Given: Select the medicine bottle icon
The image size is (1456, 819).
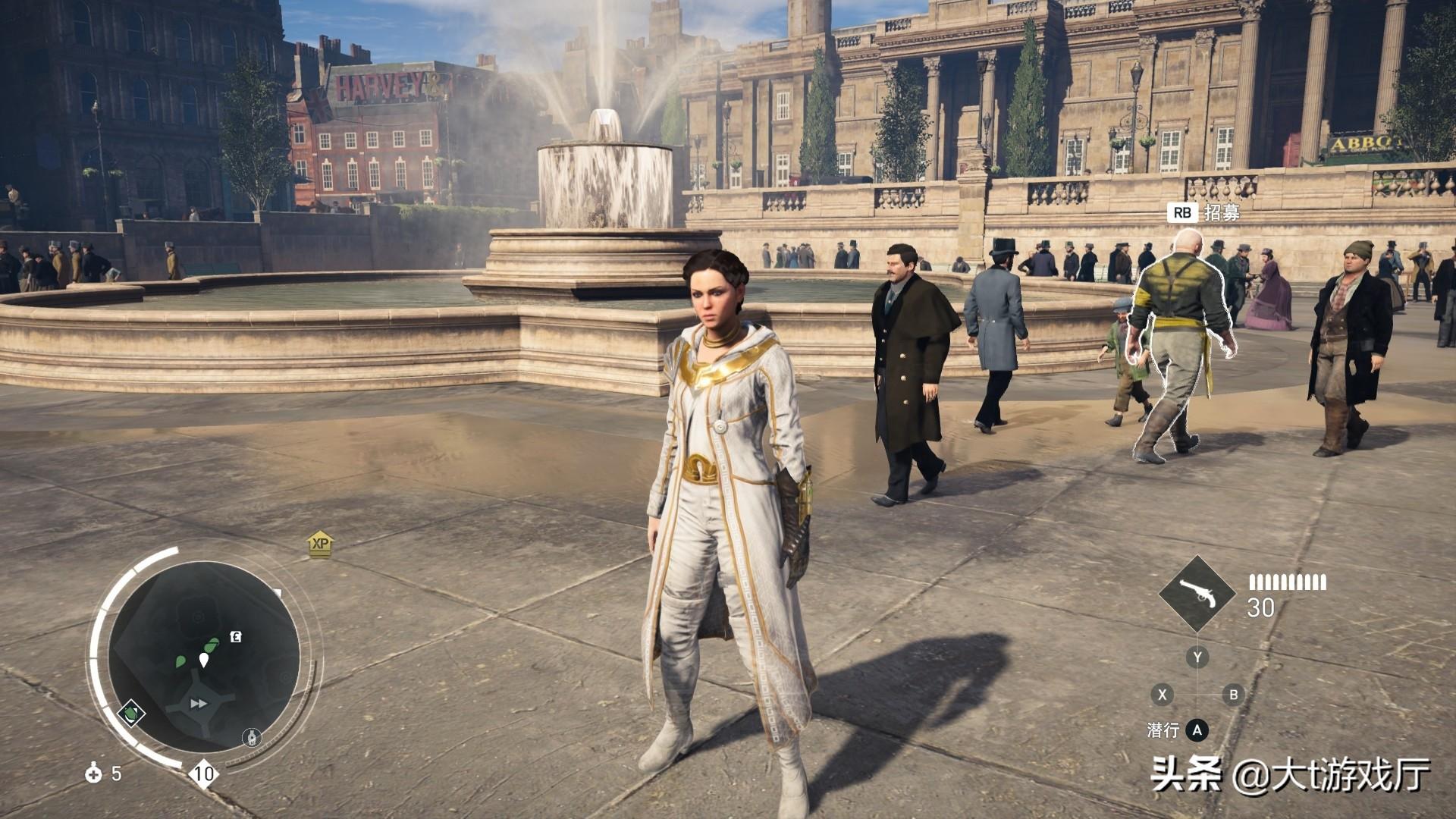Looking at the screenshot, I should coord(93,773).
